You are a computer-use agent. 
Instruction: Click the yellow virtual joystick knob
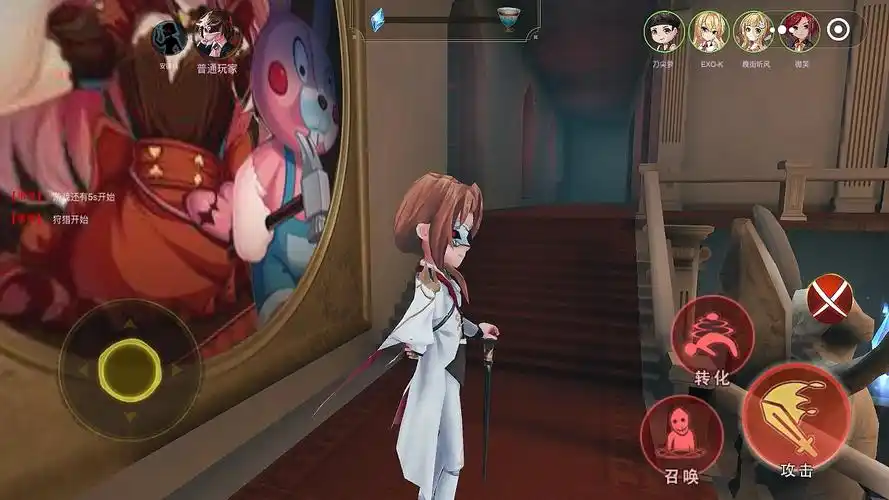(129, 369)
